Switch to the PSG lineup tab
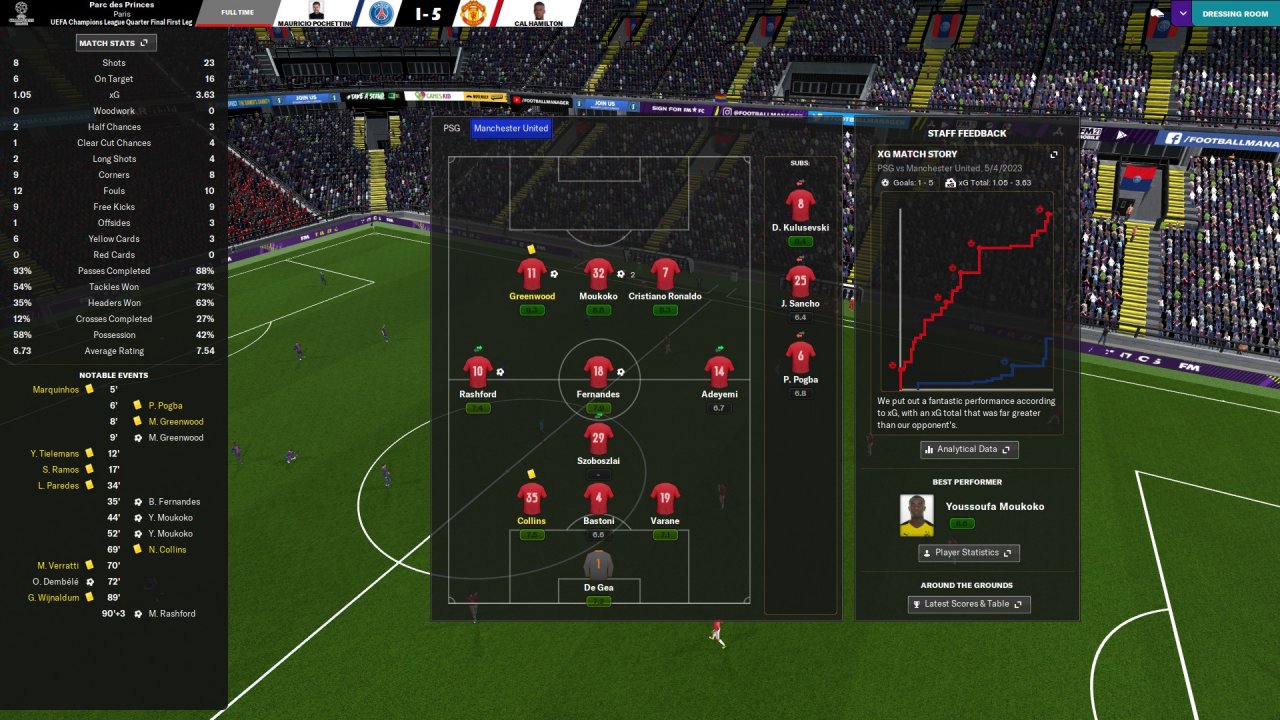Screen dimensions: 1280x720 coord(452,129)
